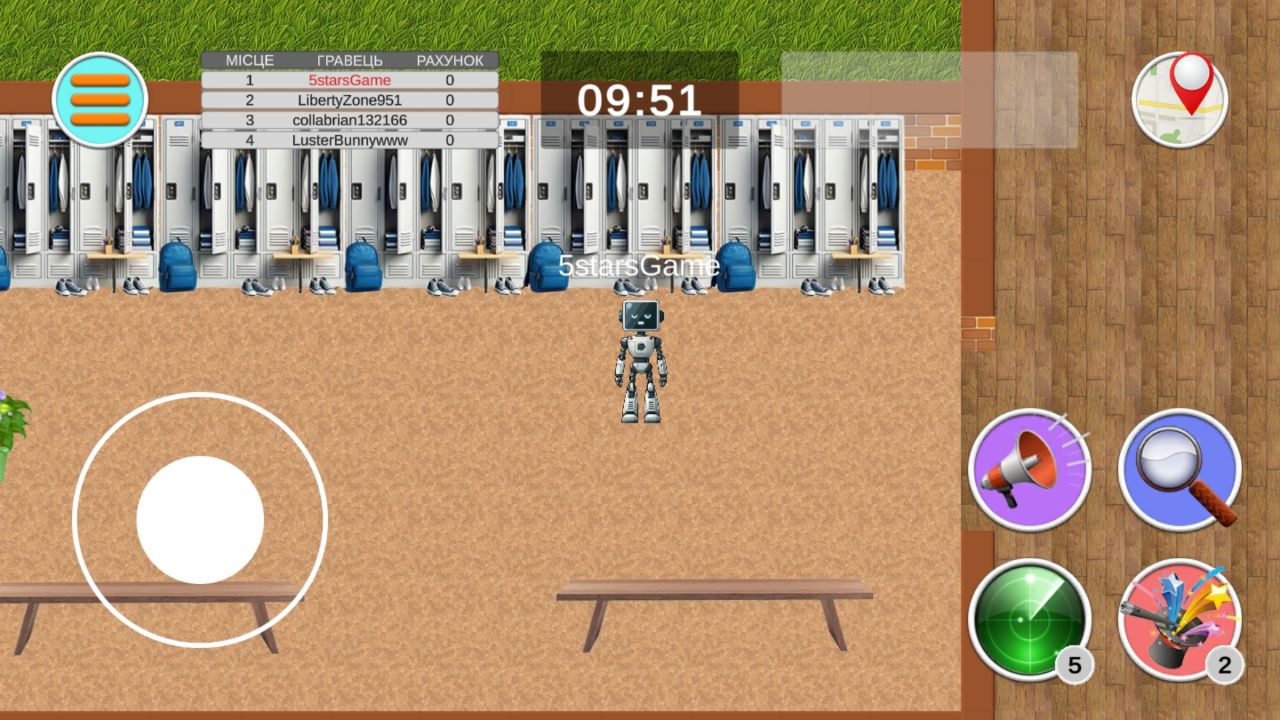Select LibertyZone951 row in the leaderboard
The image size is (1280, 720).
pos(349,100)
